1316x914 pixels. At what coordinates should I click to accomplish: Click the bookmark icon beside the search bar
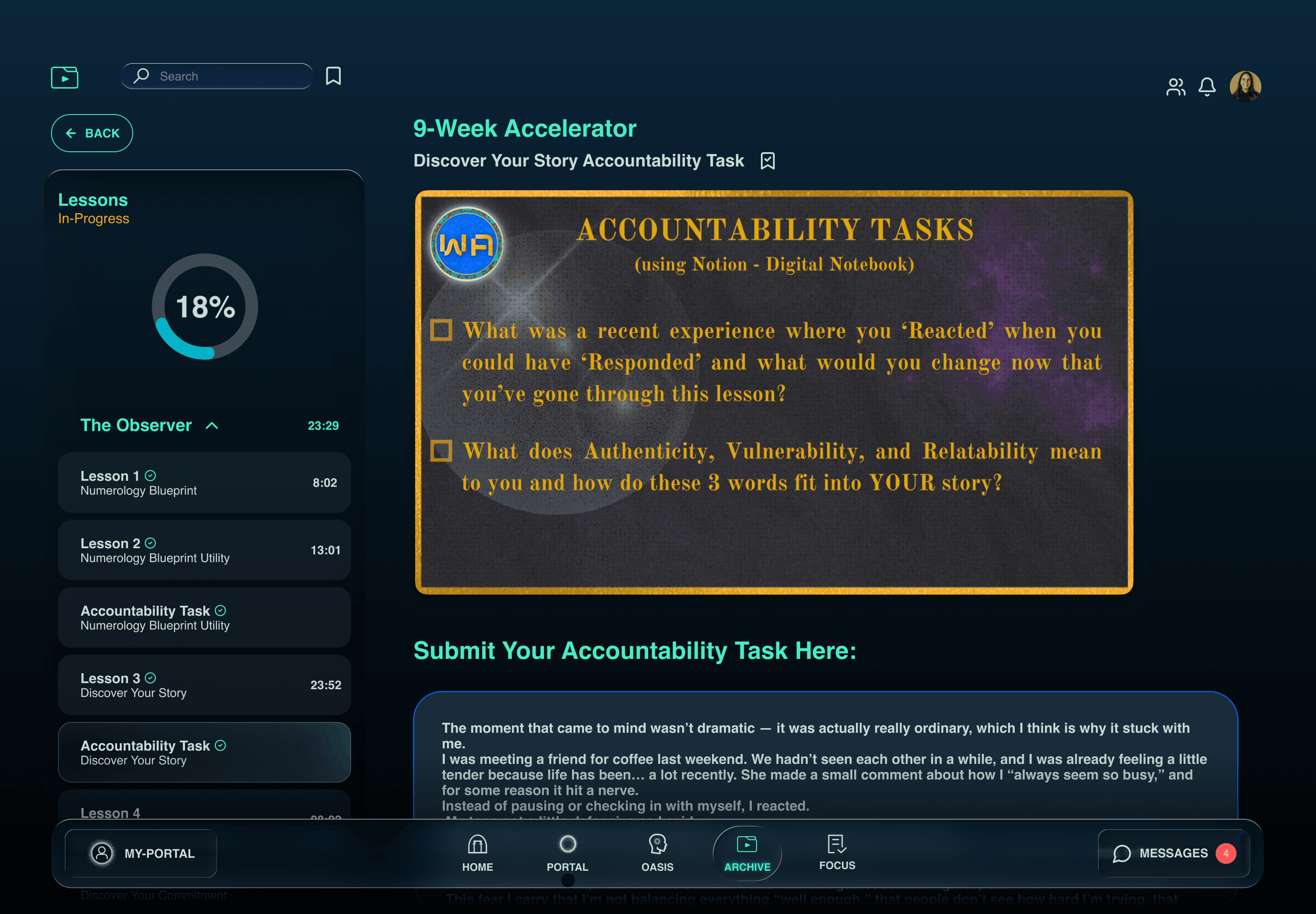334,76
